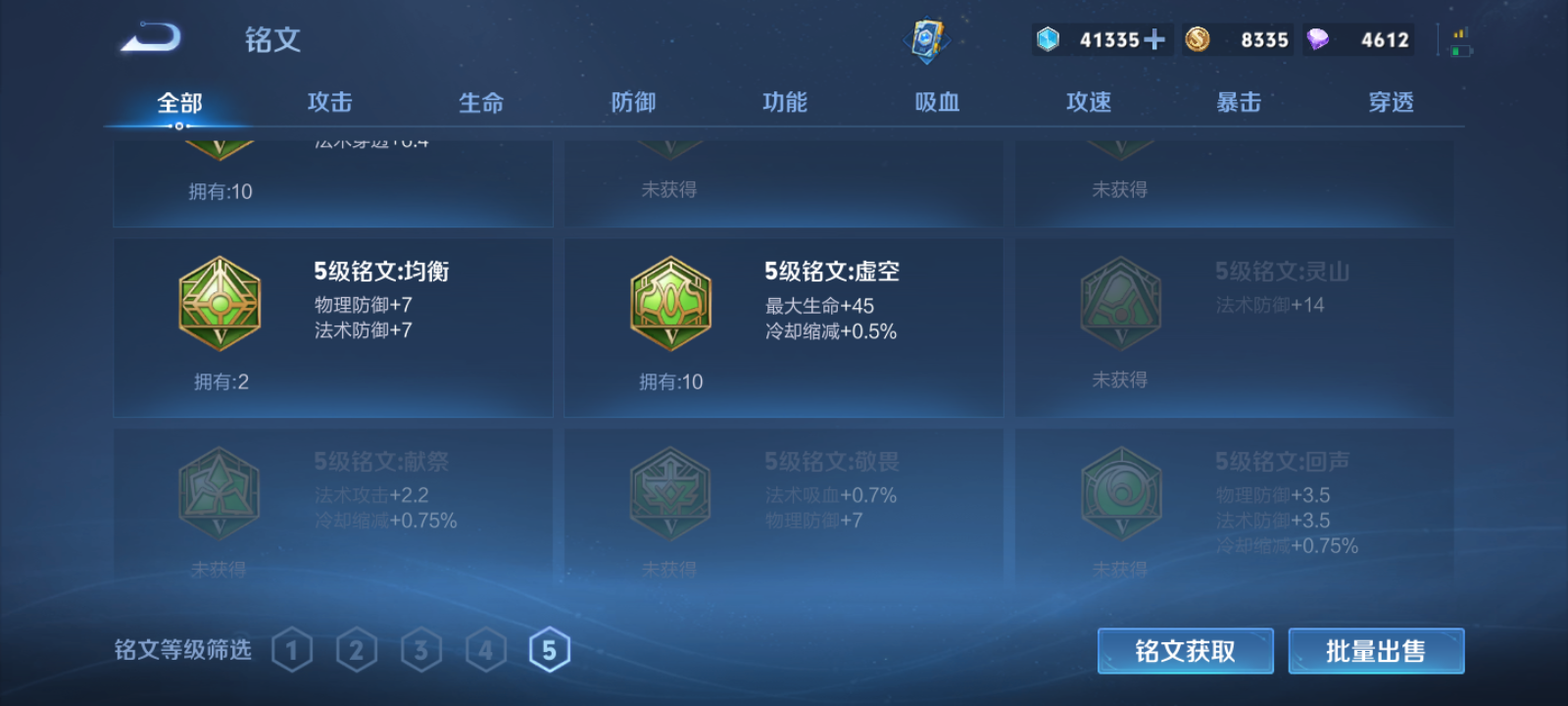1568x706 pixels.
Task: Open the blue diamond currency icon
Action: tap(1049, 39)
